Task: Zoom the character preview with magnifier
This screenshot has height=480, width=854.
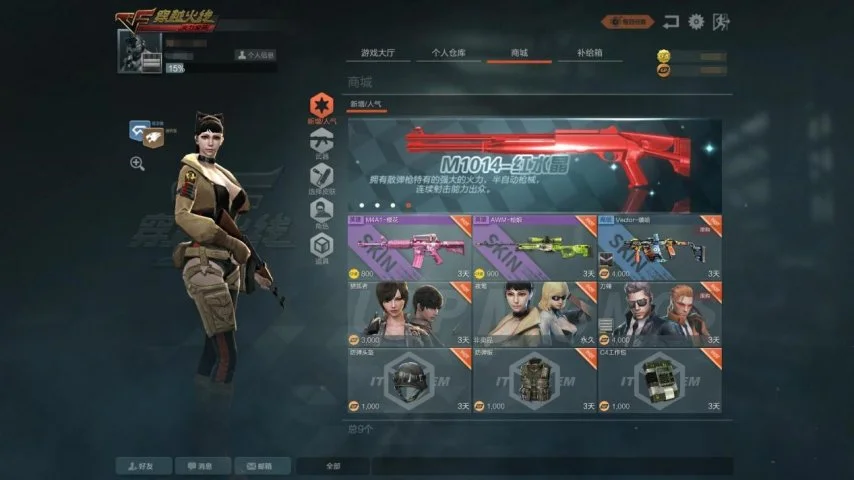Action: (137, 163)
